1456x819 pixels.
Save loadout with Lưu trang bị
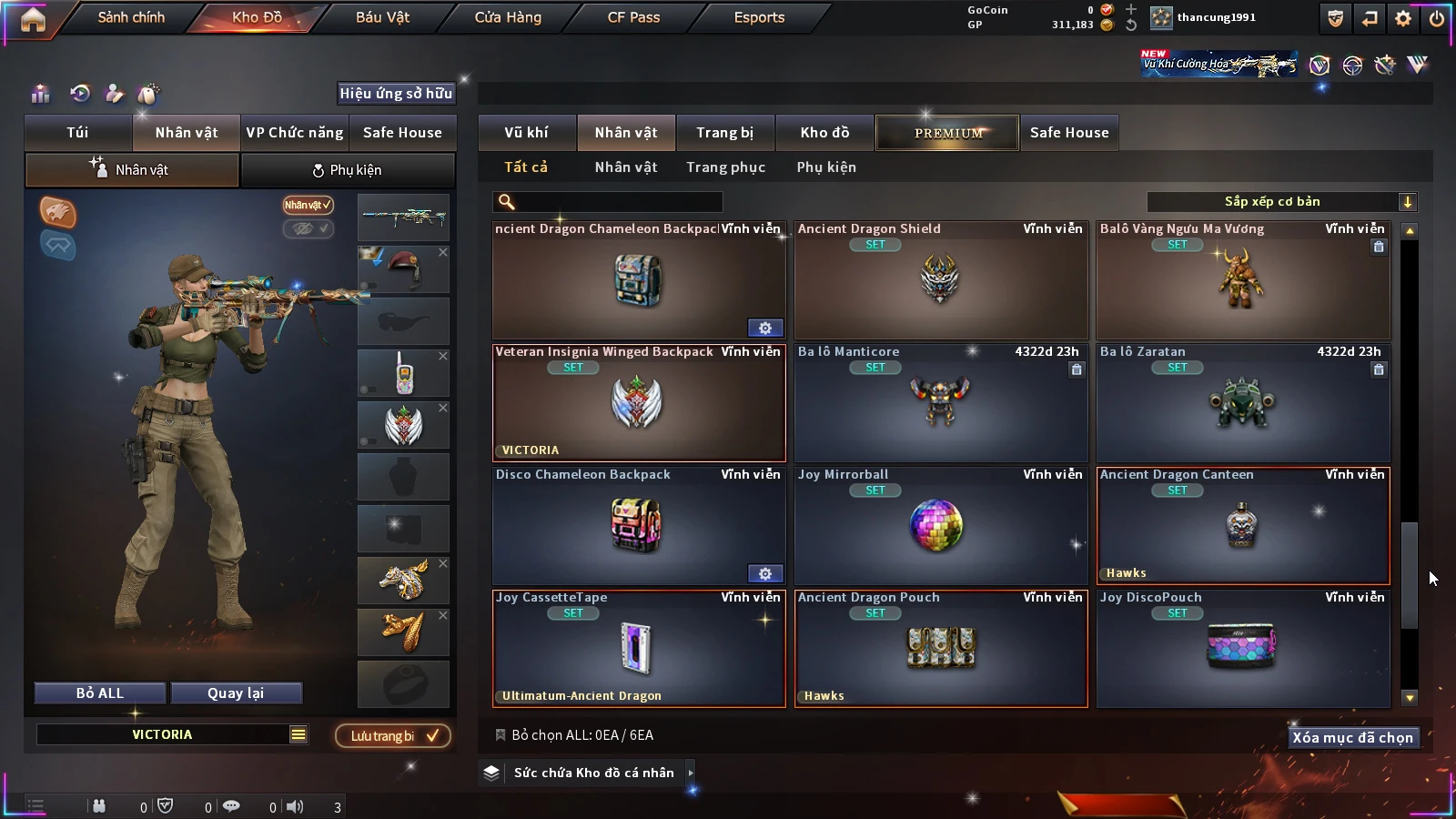pyautogui.click(x=392, y=736)
